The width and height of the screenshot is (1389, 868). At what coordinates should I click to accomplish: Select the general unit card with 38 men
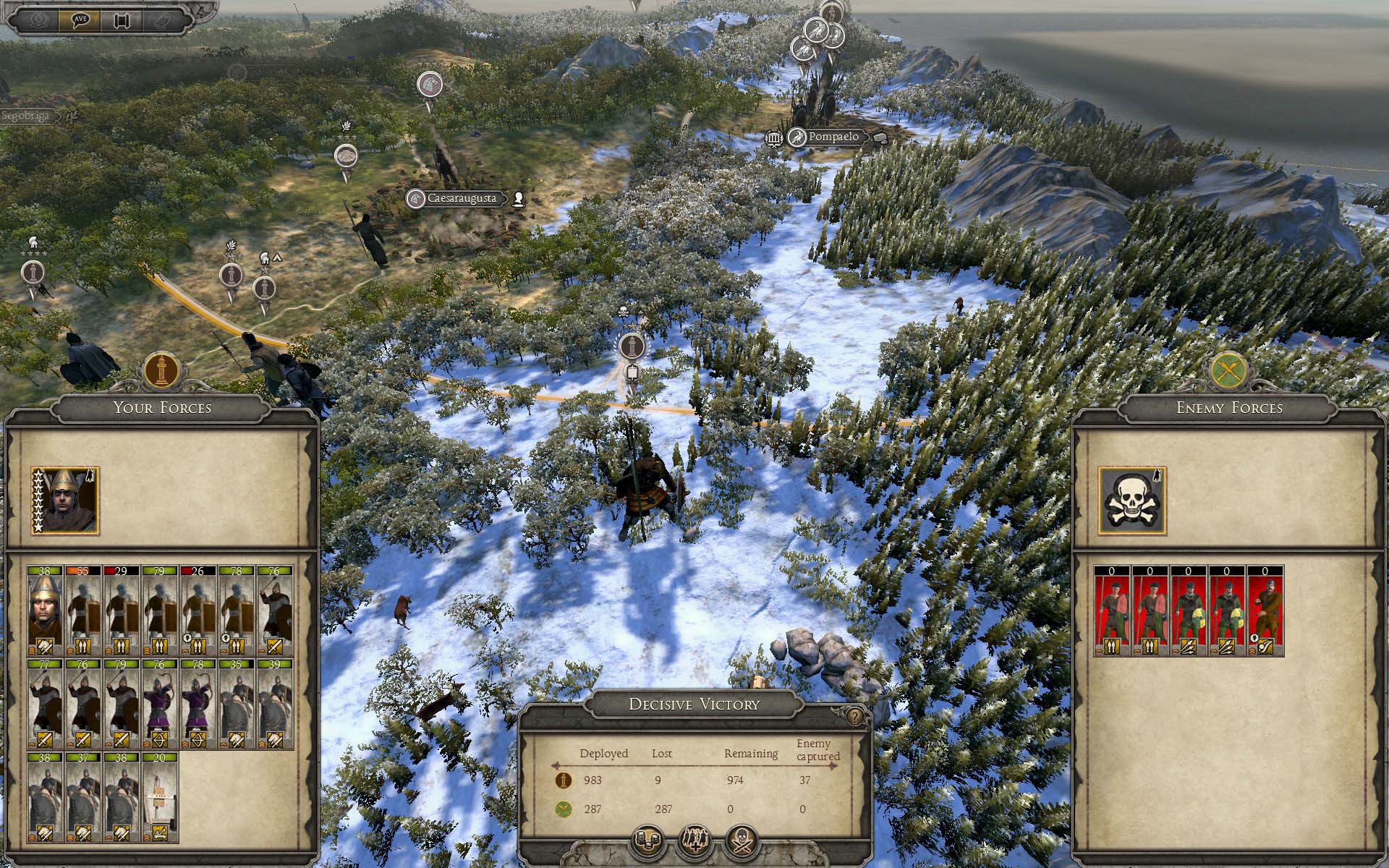(x=46, y=610)
